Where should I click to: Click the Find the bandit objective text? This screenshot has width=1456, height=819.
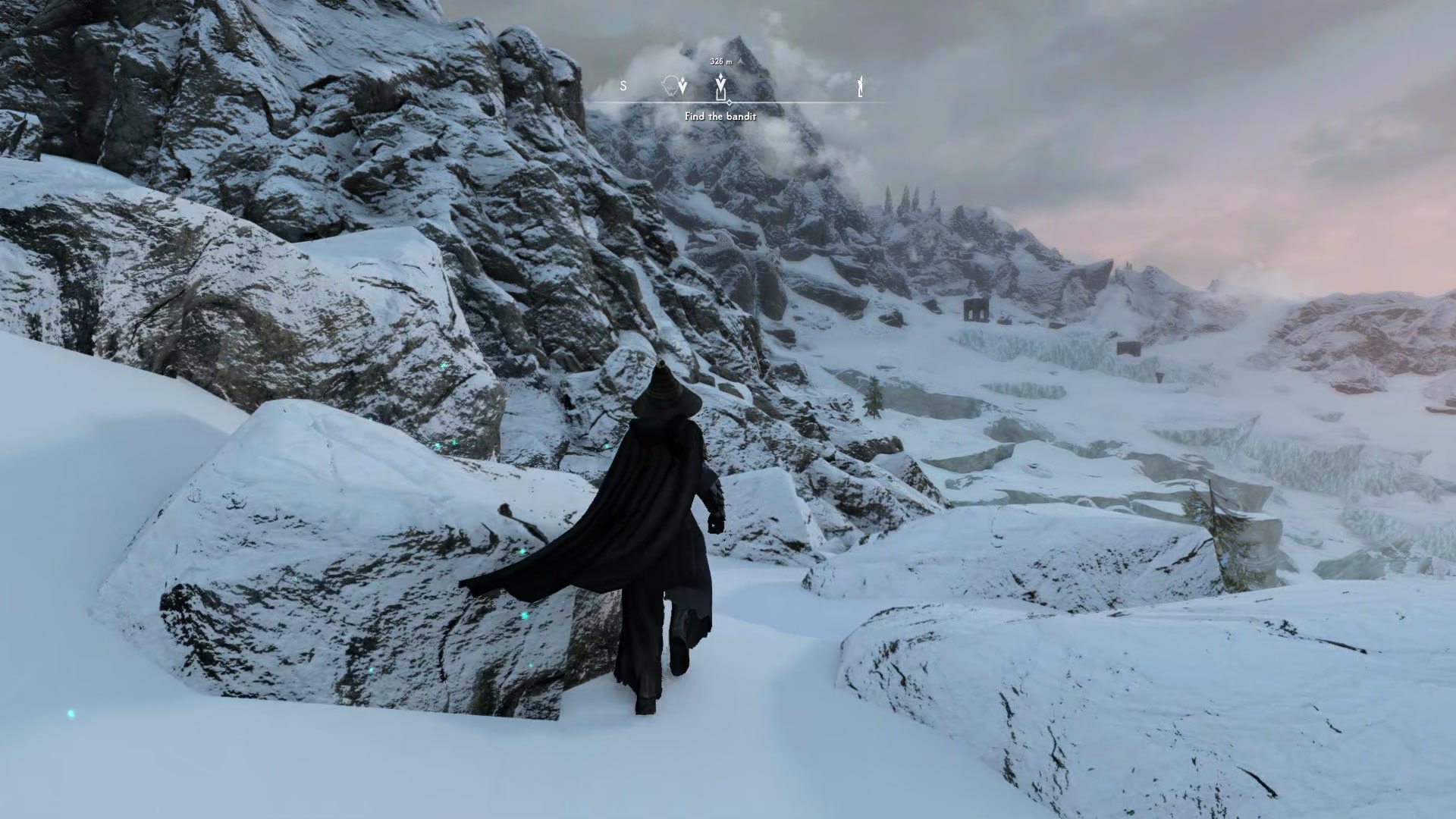click(720, 117)
